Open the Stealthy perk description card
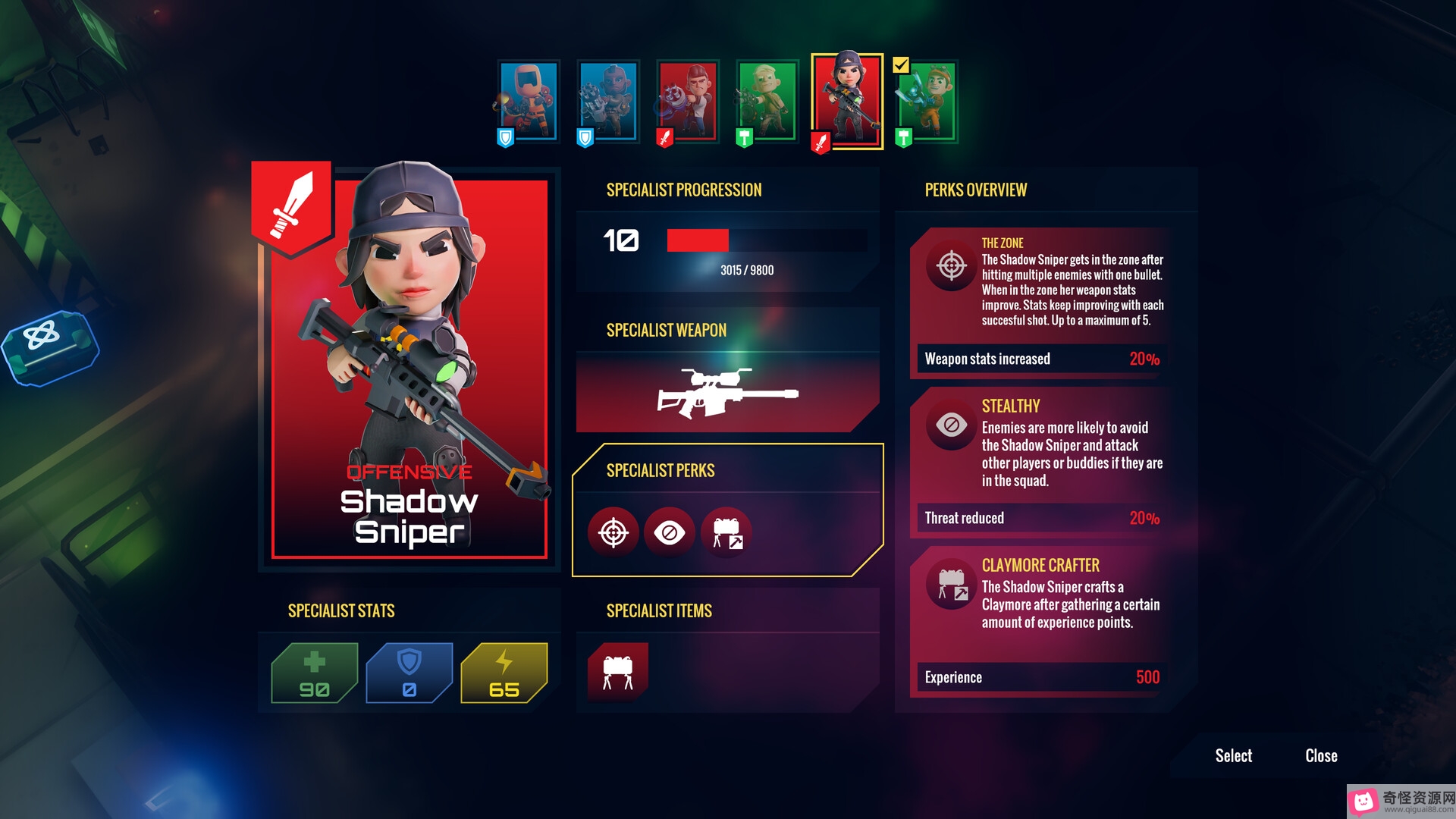Screen dimensions: 1456x819 click(x=1040, y=461)
